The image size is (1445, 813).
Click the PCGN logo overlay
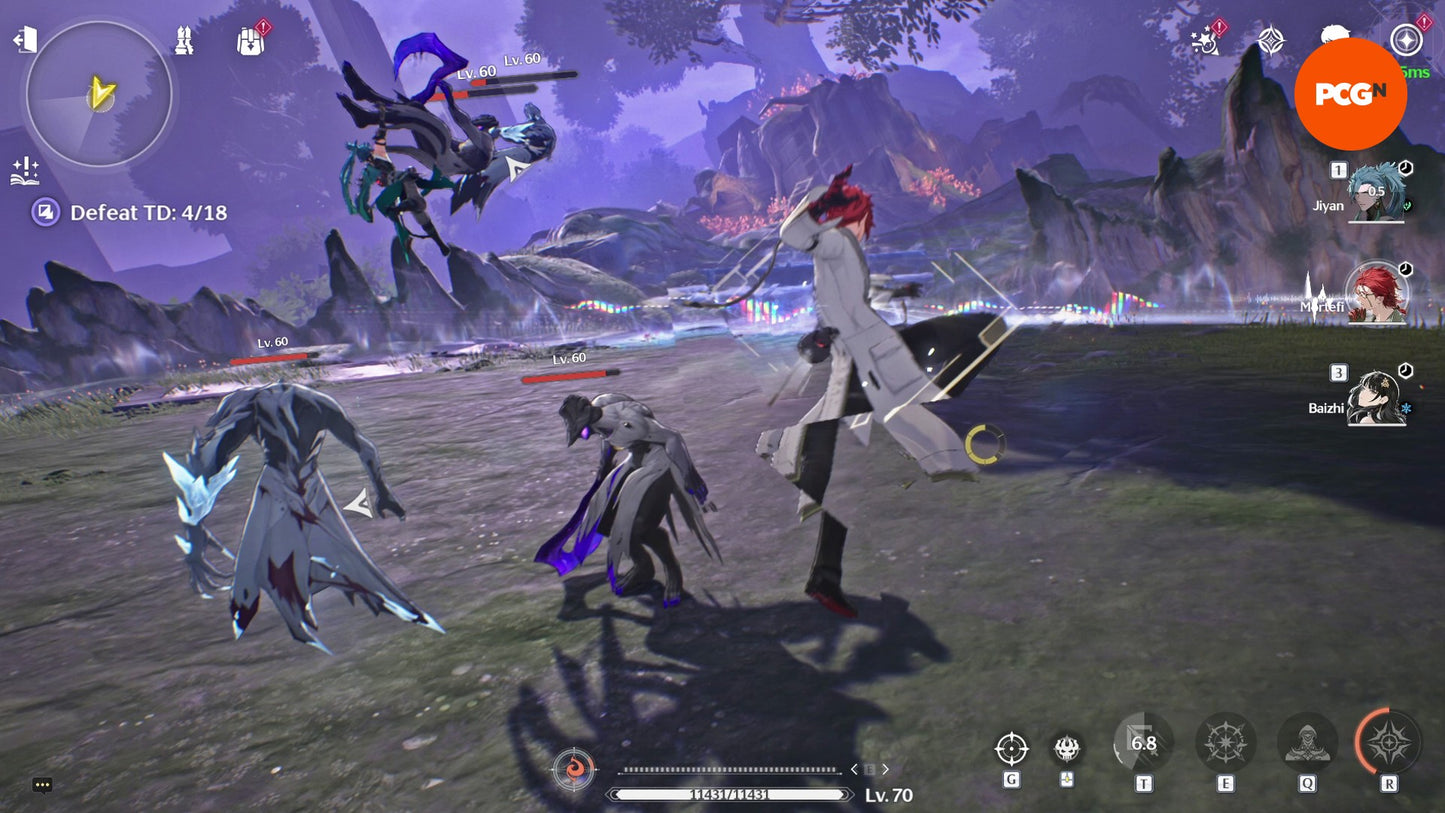tap(1350, 94)
